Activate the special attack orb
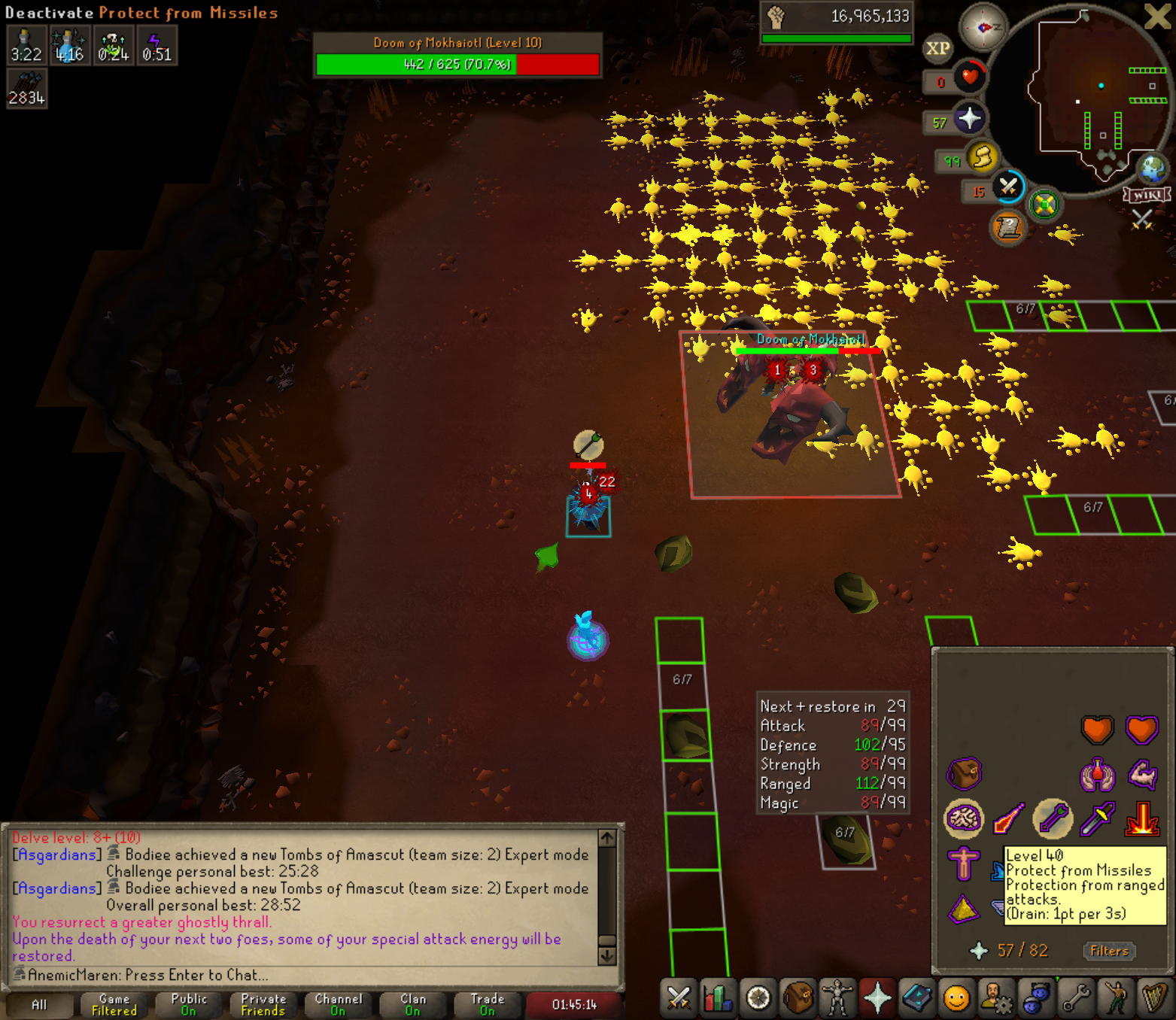Viewport: 1176px width, 1020px height. (x=1008, y=186)
